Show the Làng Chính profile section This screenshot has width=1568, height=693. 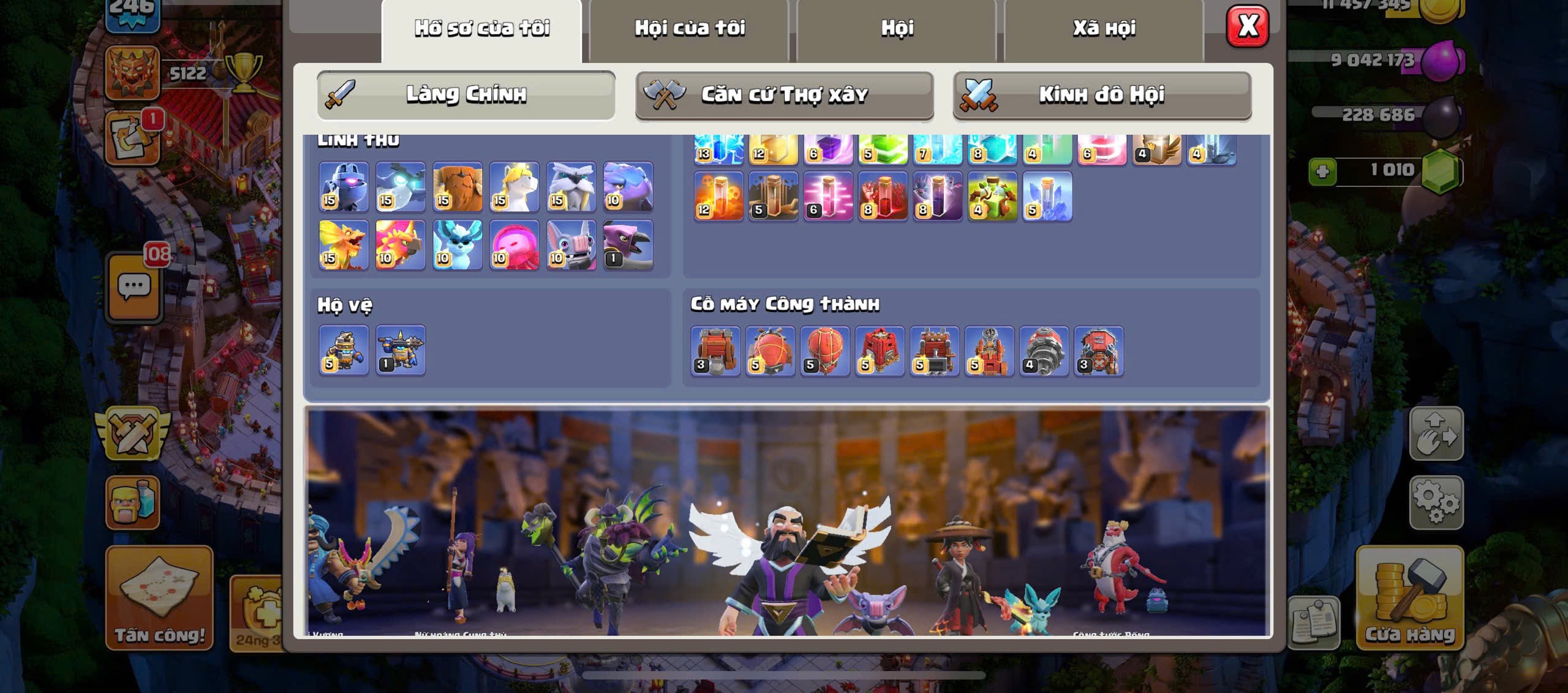point(466,95)
